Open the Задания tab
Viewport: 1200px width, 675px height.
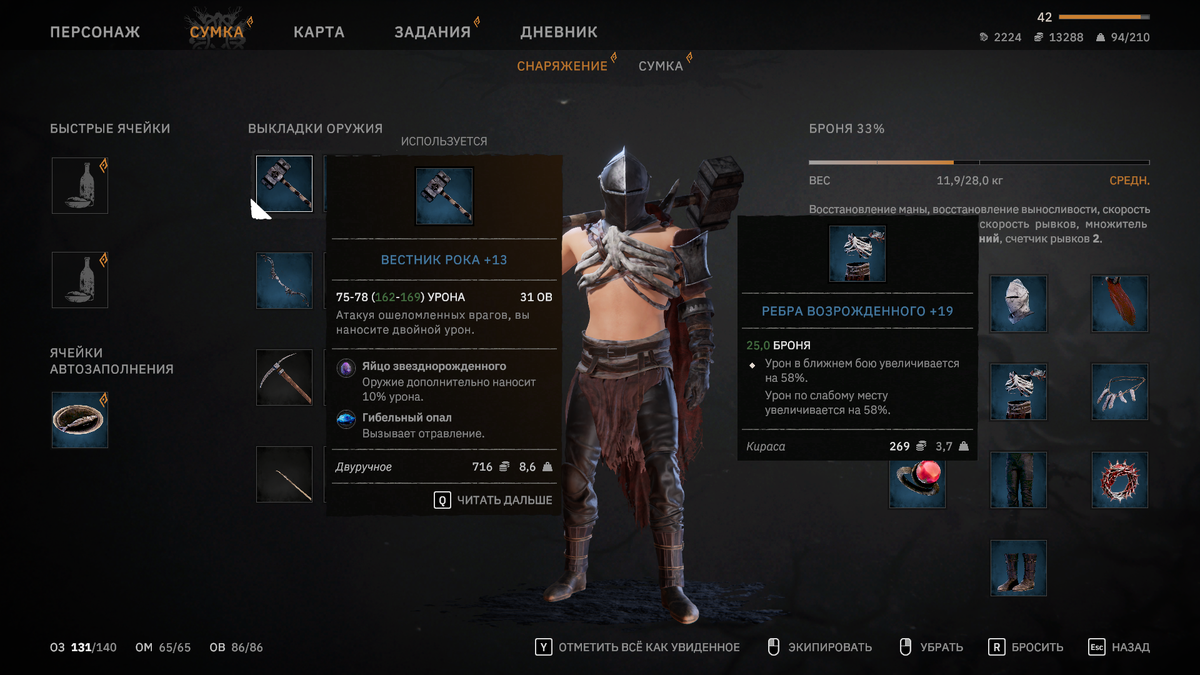(432, 32)
